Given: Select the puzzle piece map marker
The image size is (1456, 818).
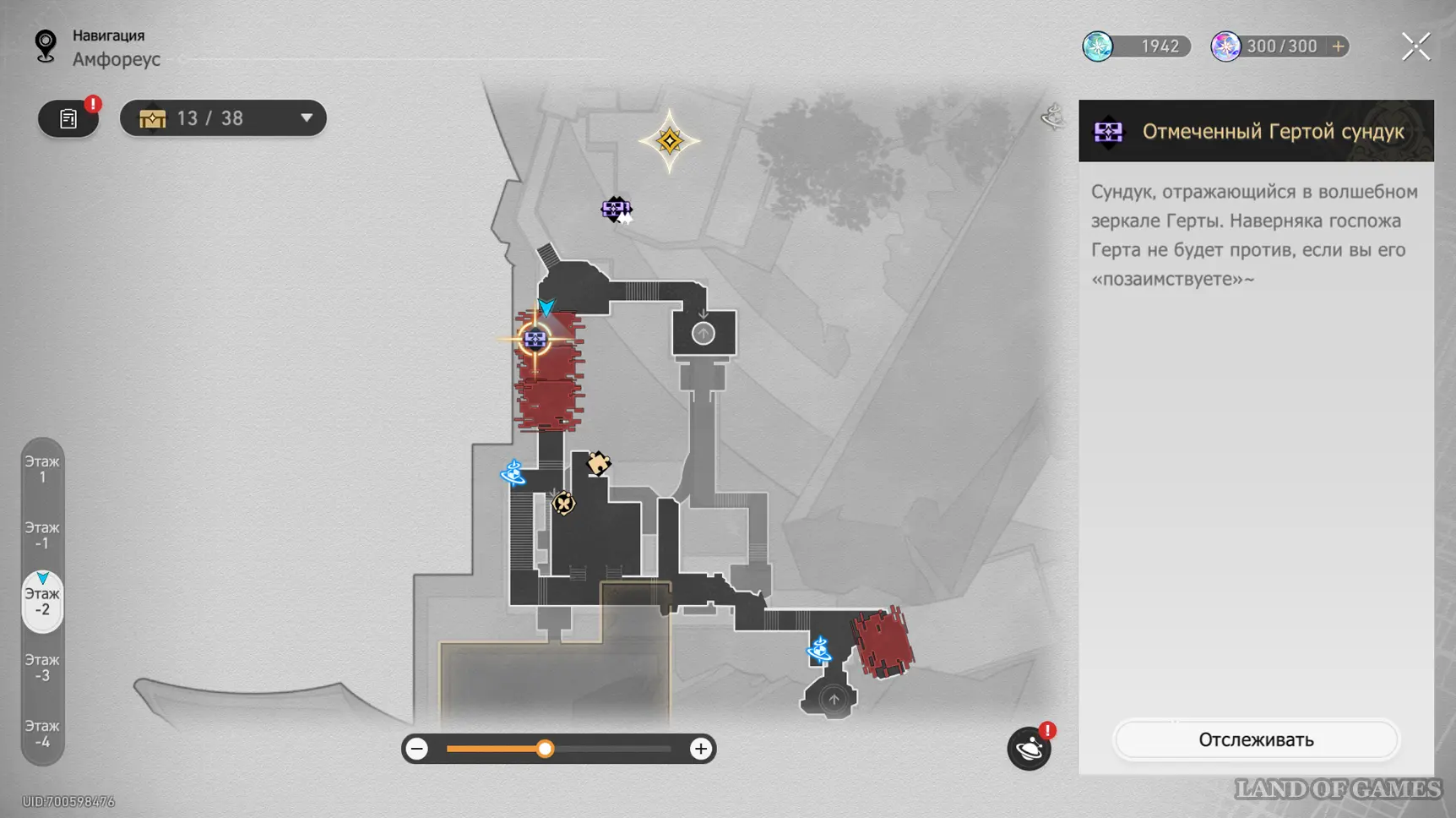Looking at the screenshot, I should coord(598,463).
